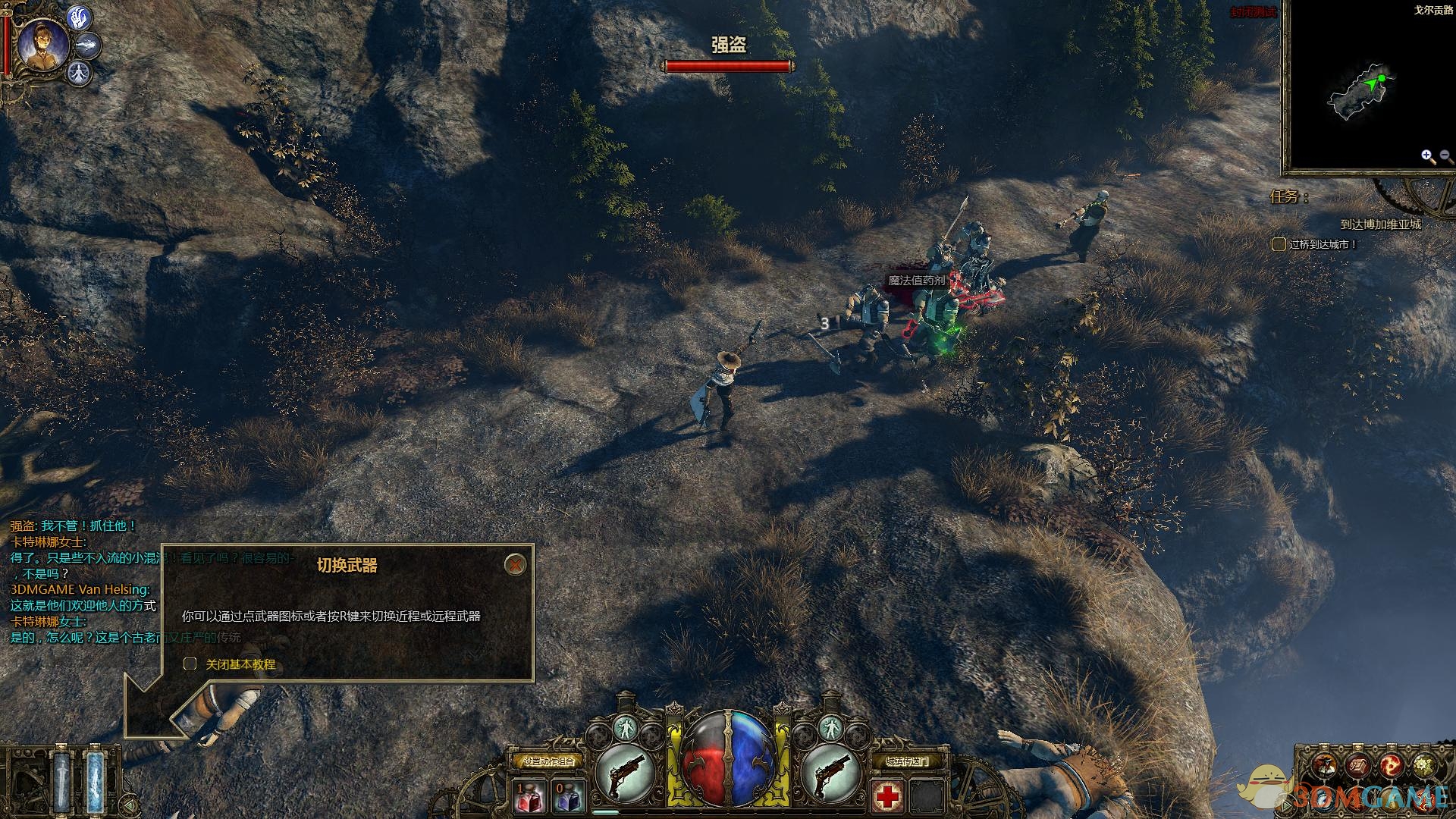The image size is (1456, 819).
Task: Activate the town portal button
Action: tap(907, 761)
